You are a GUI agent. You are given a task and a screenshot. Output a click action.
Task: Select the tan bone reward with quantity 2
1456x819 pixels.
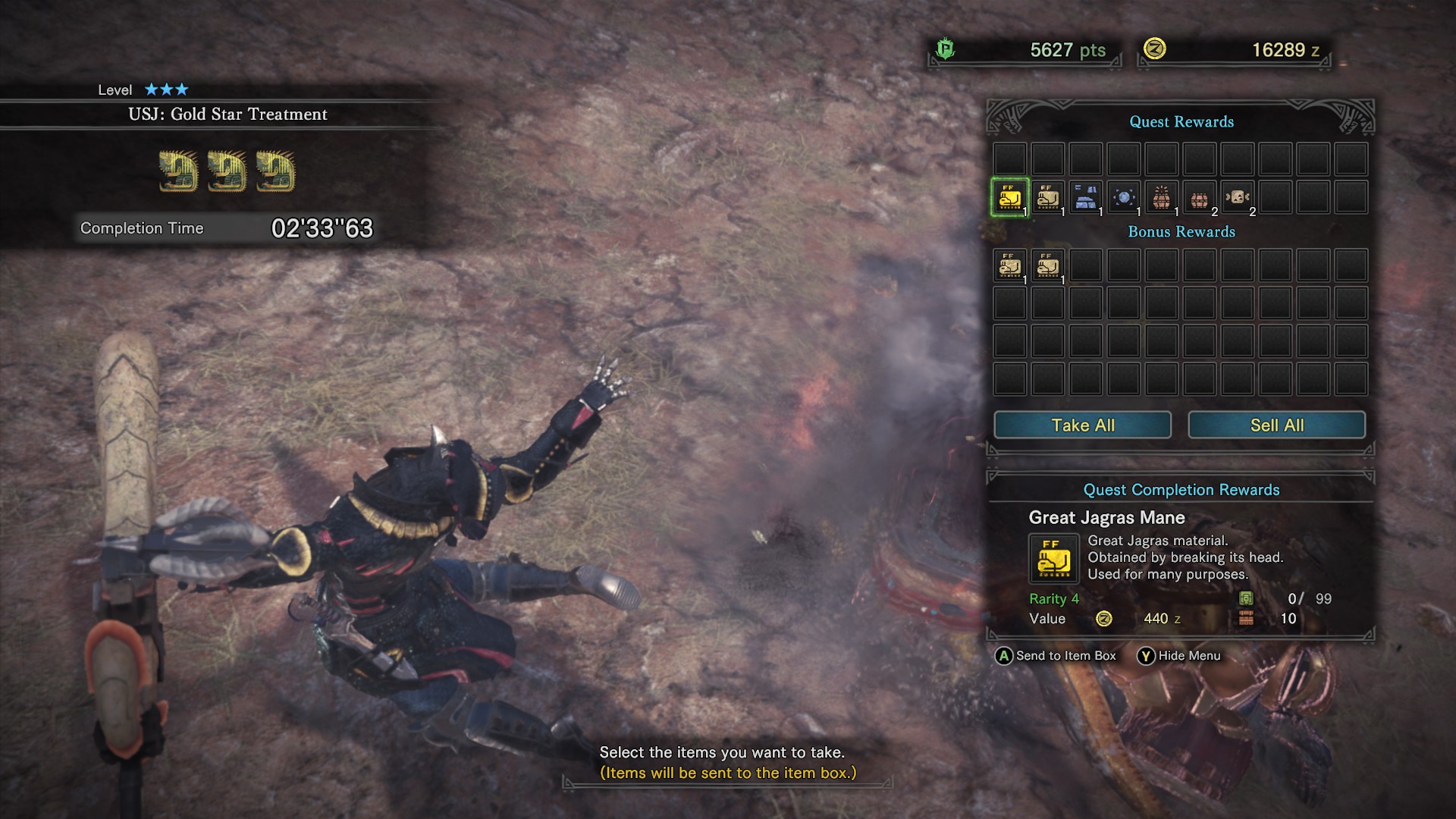tap(1238, 198)
